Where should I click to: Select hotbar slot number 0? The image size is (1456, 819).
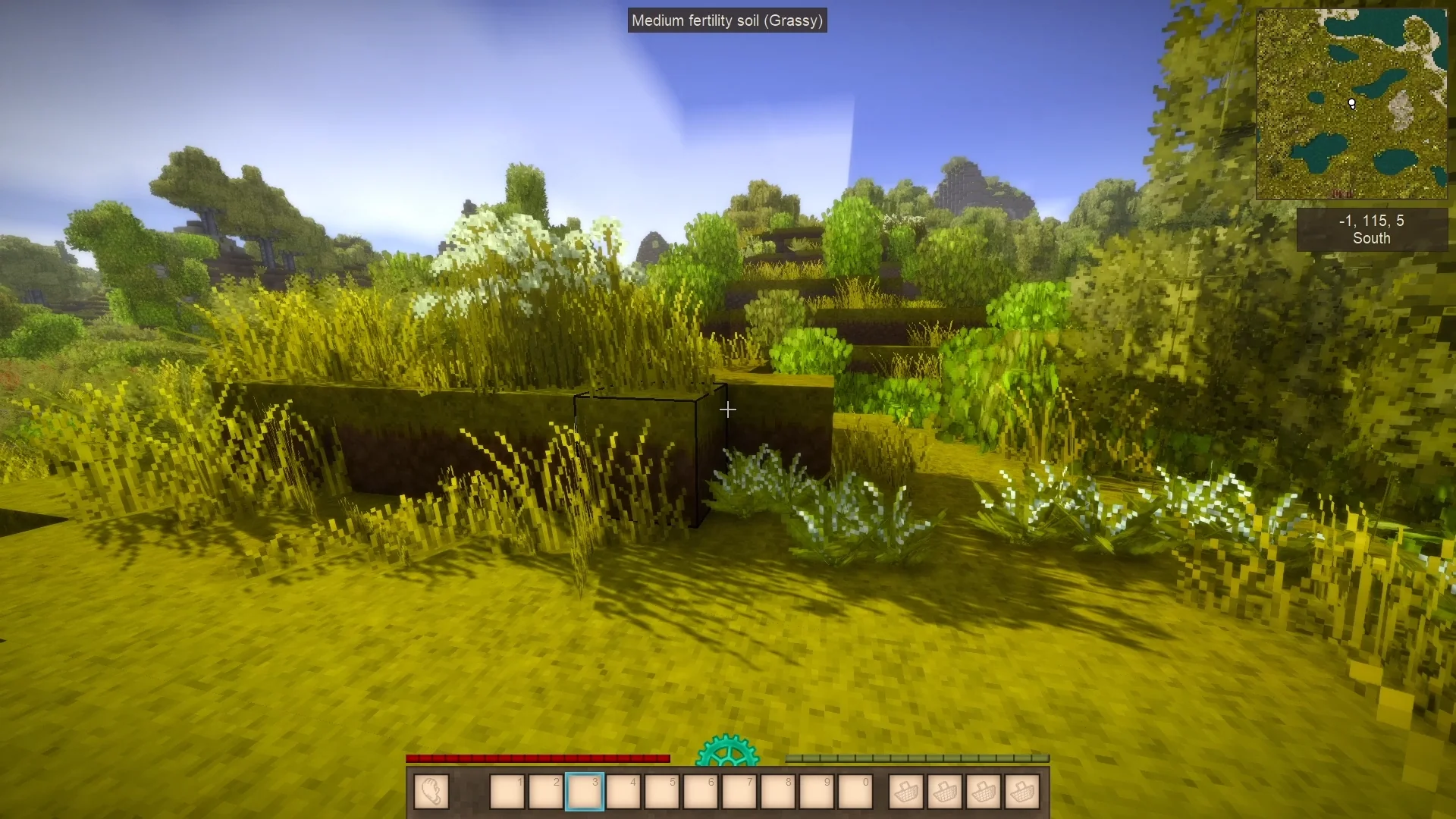click(x=855, y=792)
